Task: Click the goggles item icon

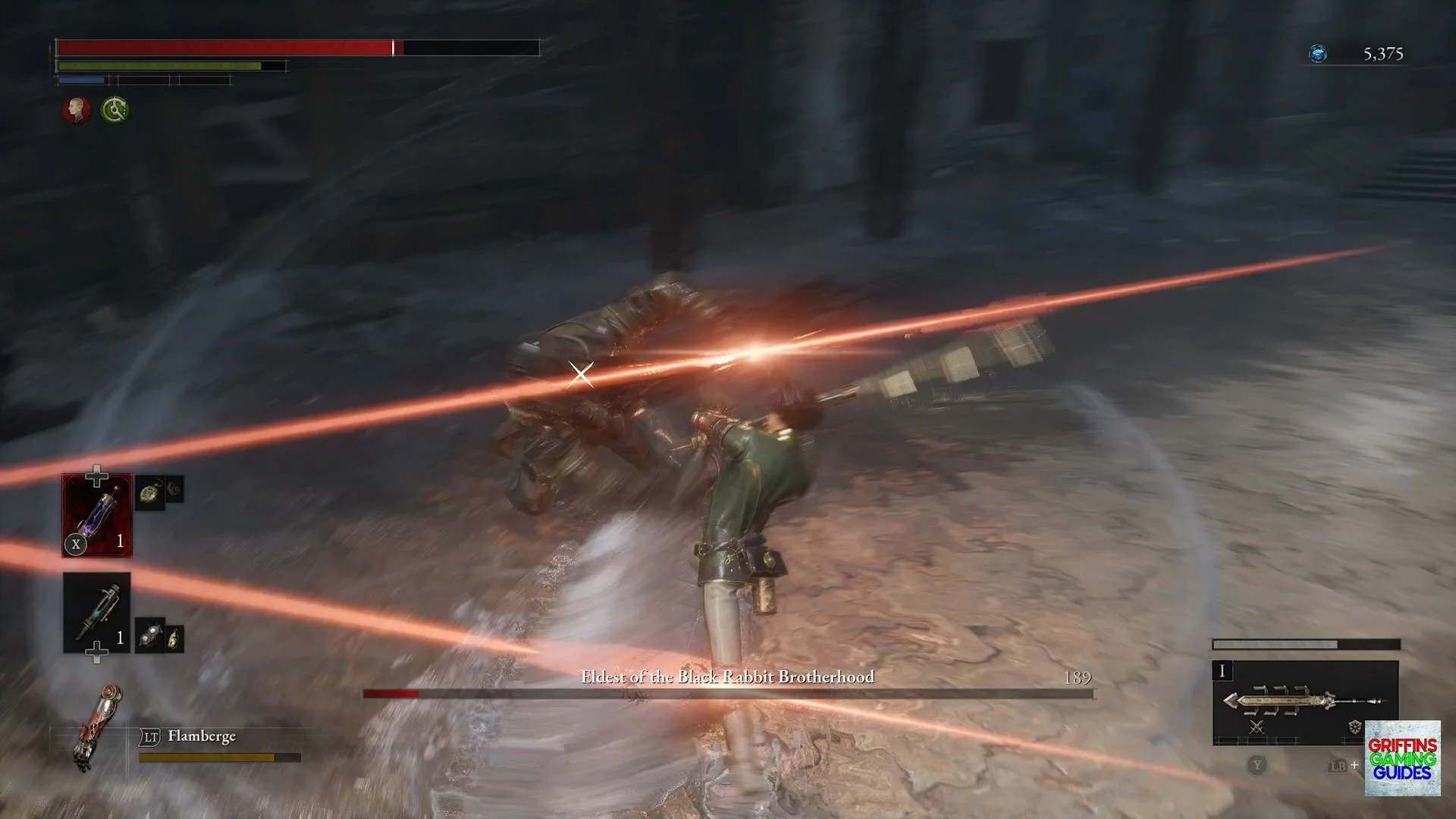Action: tap(151, 636)
